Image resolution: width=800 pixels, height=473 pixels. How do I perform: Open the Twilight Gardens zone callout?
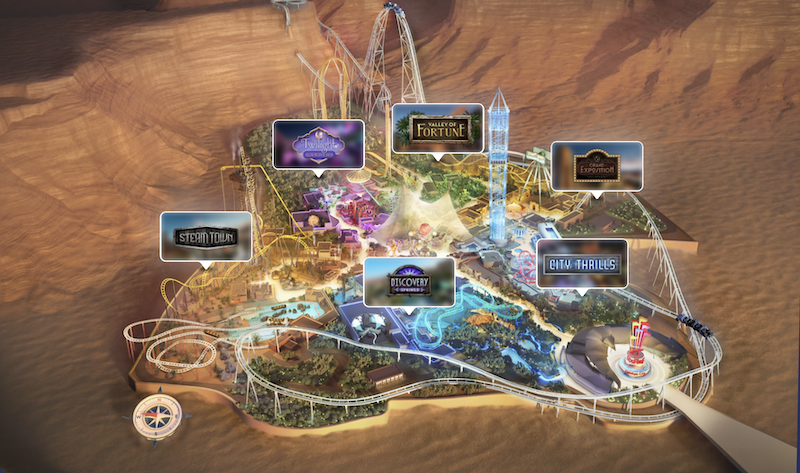(318, 145)
